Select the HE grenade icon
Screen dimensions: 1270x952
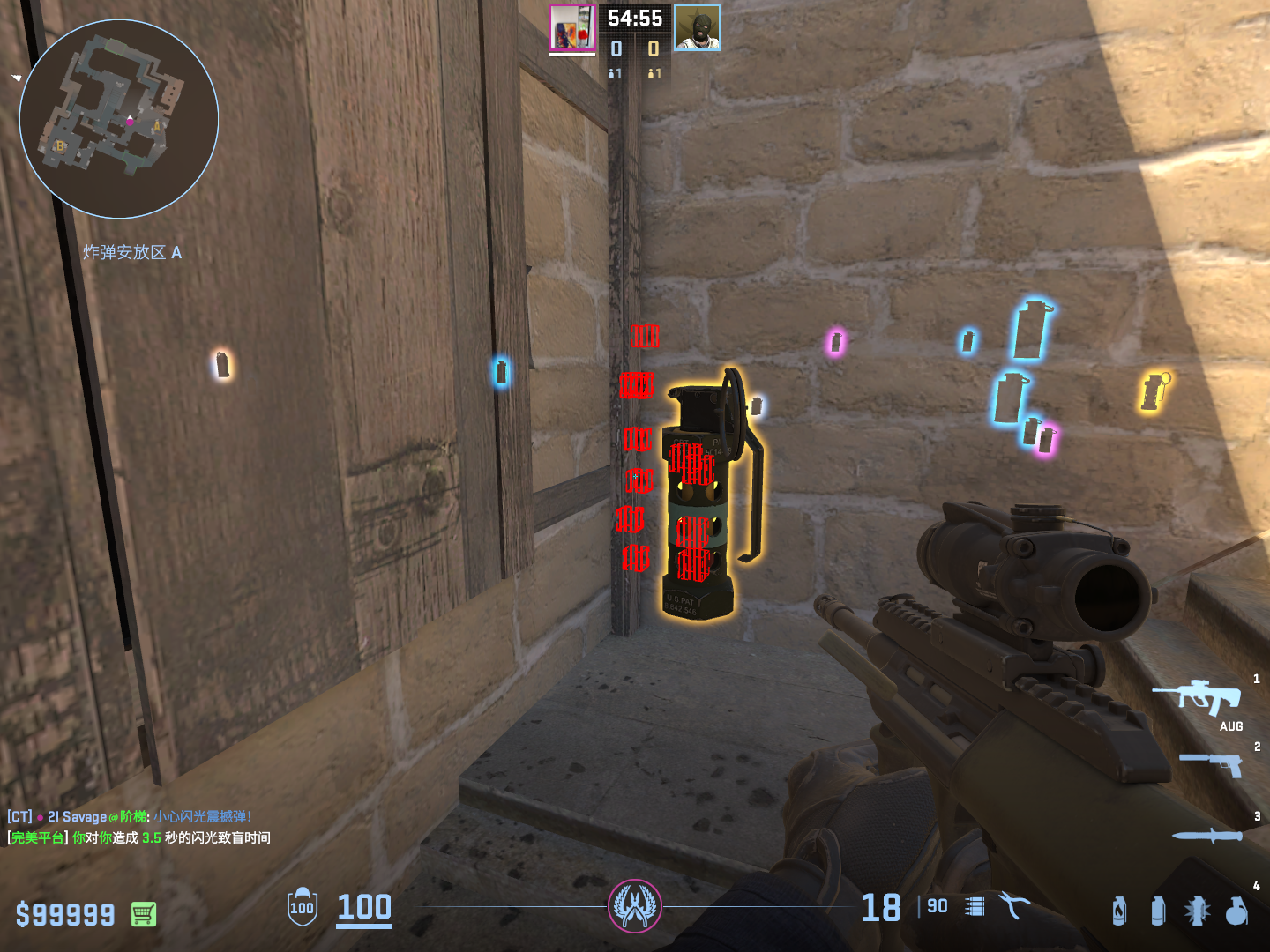tap(1236, 911)
